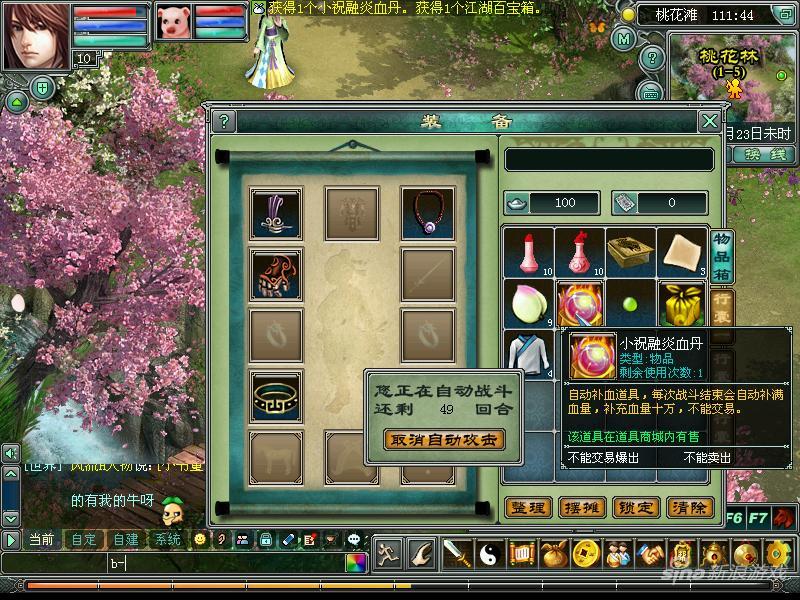This screenshot has width=800, height=600.
Task: Click the 清除 clear button
Action: [691, 508]
